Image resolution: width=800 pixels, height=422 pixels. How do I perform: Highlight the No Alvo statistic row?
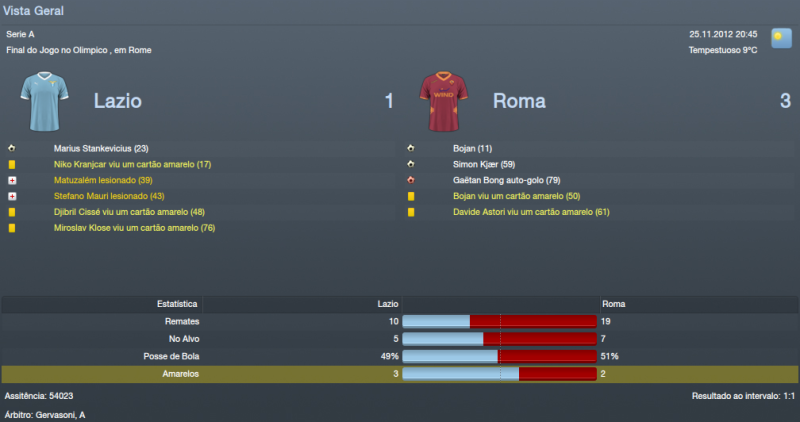(x=400, y=338)
